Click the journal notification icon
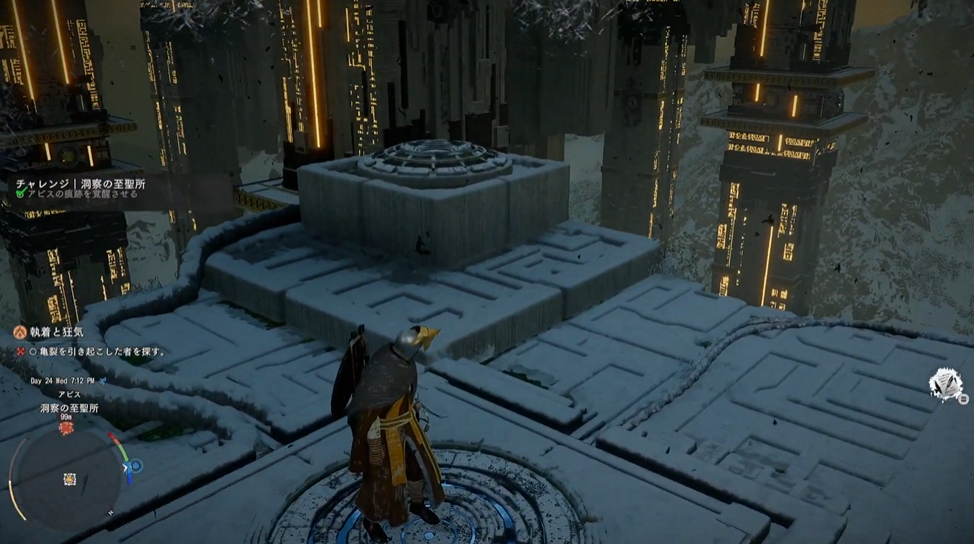 click(943, 384)
